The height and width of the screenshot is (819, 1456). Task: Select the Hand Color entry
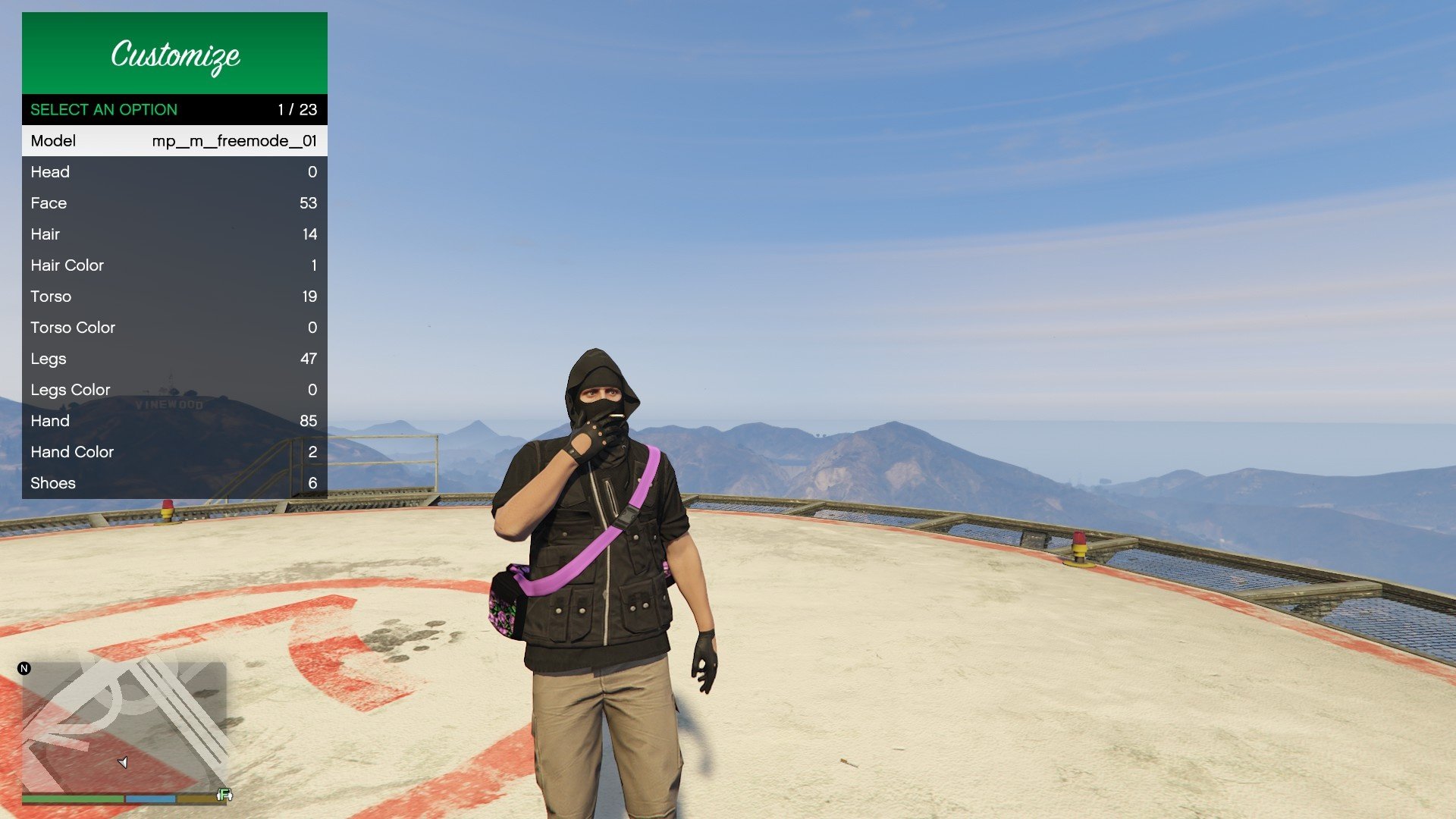point(174,452)
